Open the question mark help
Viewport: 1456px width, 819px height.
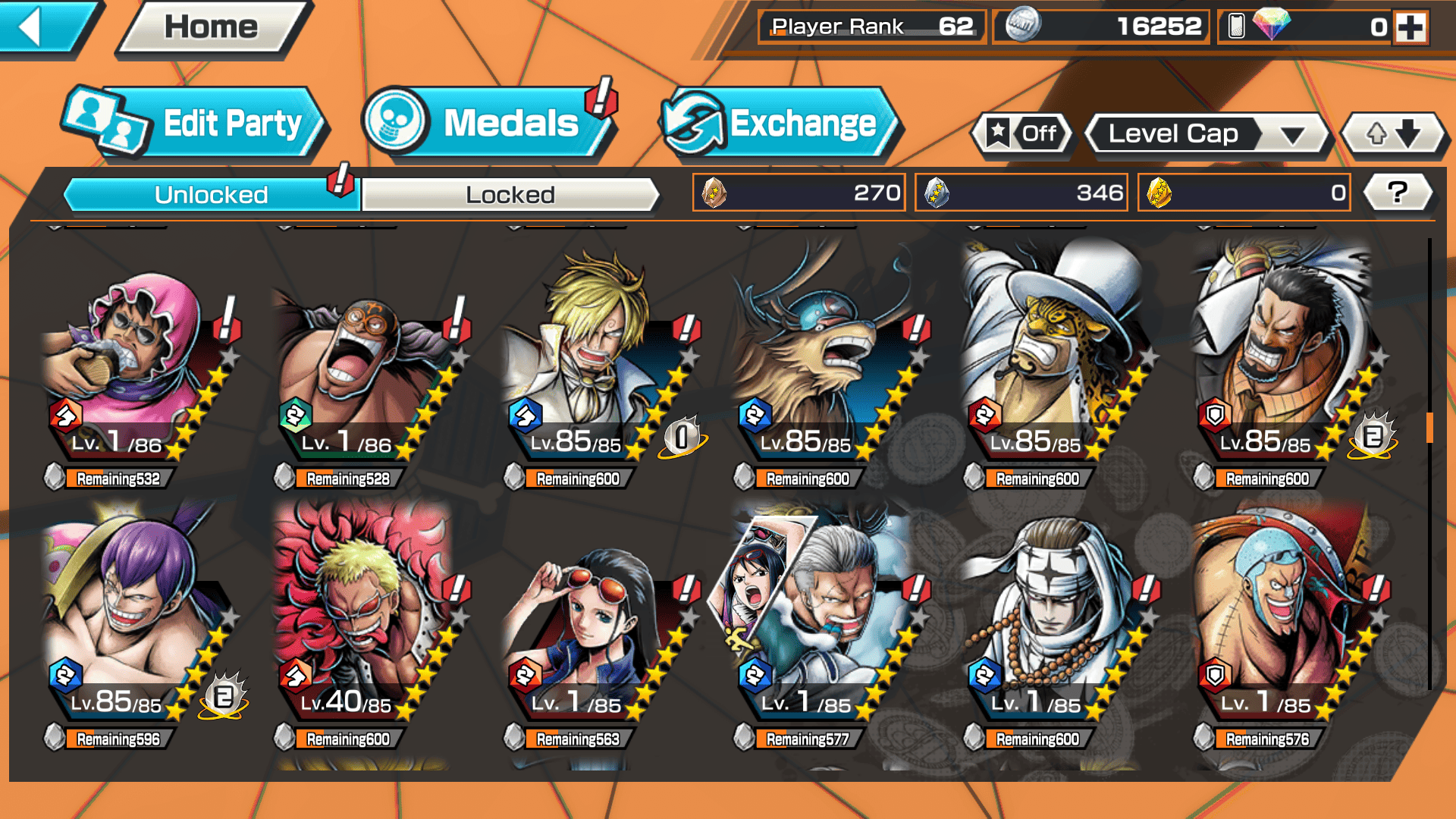1398,193
